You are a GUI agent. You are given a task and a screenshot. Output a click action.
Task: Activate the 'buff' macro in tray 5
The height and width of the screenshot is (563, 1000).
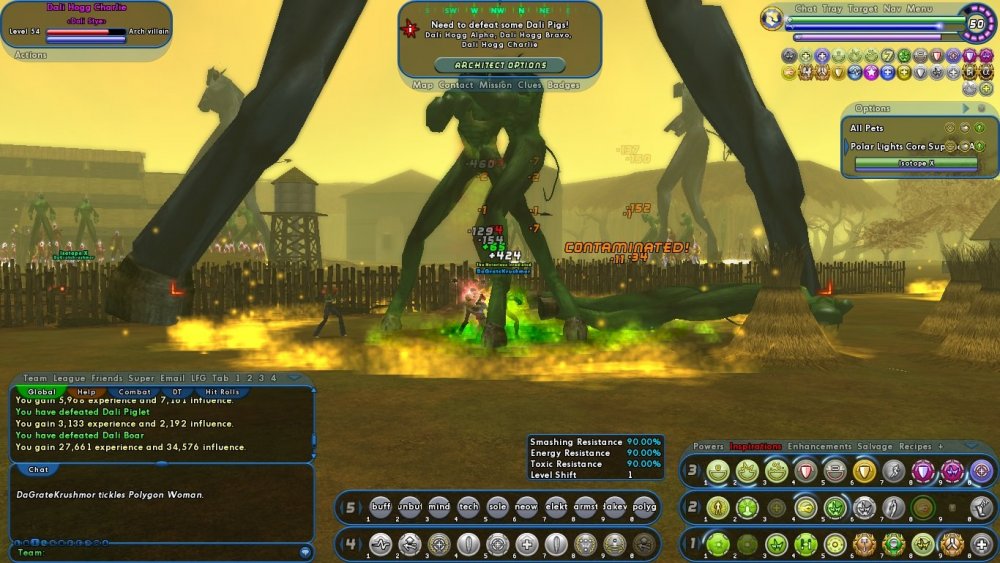click(x=380, y=507)
